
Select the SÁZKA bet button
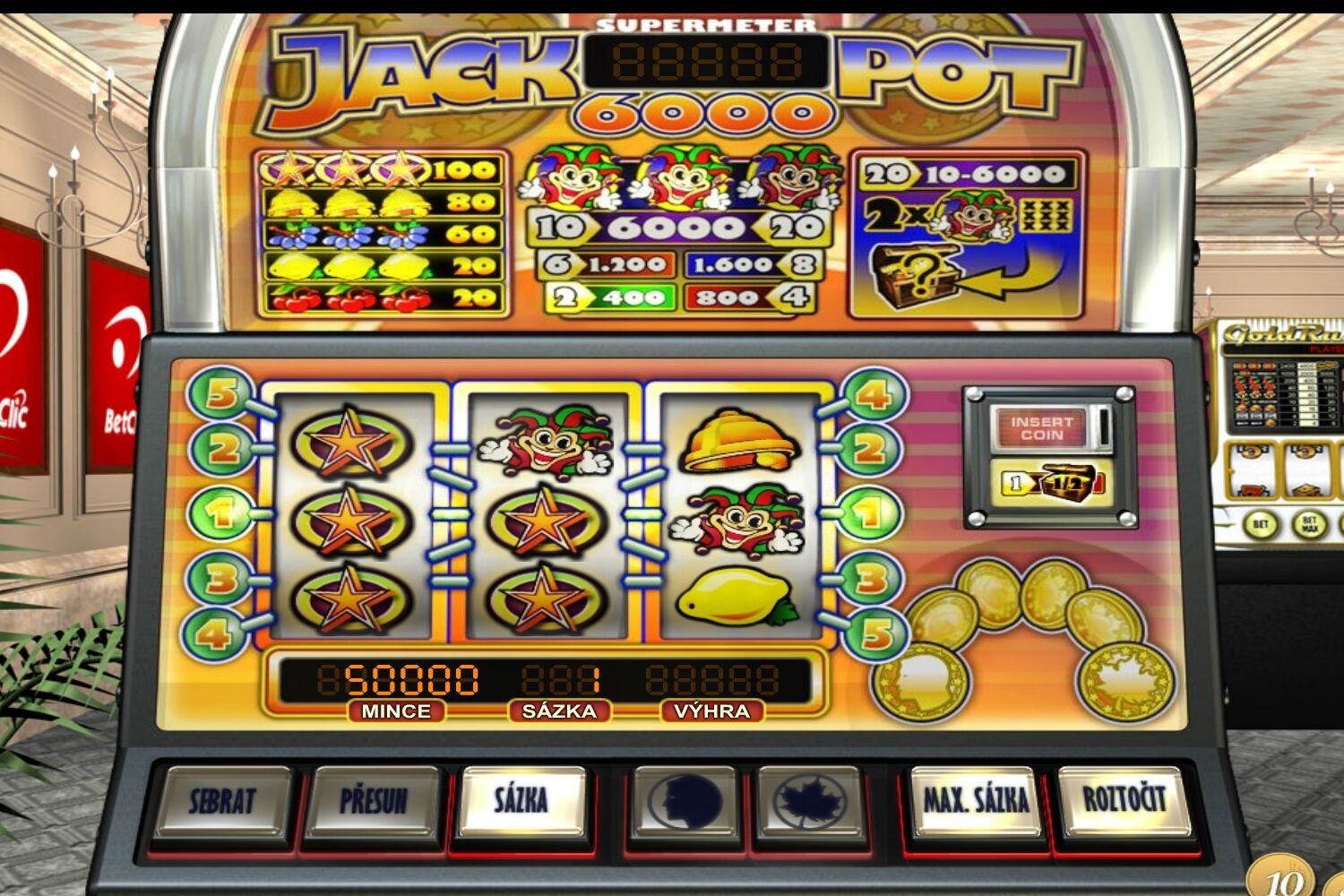tap(521, 798)
